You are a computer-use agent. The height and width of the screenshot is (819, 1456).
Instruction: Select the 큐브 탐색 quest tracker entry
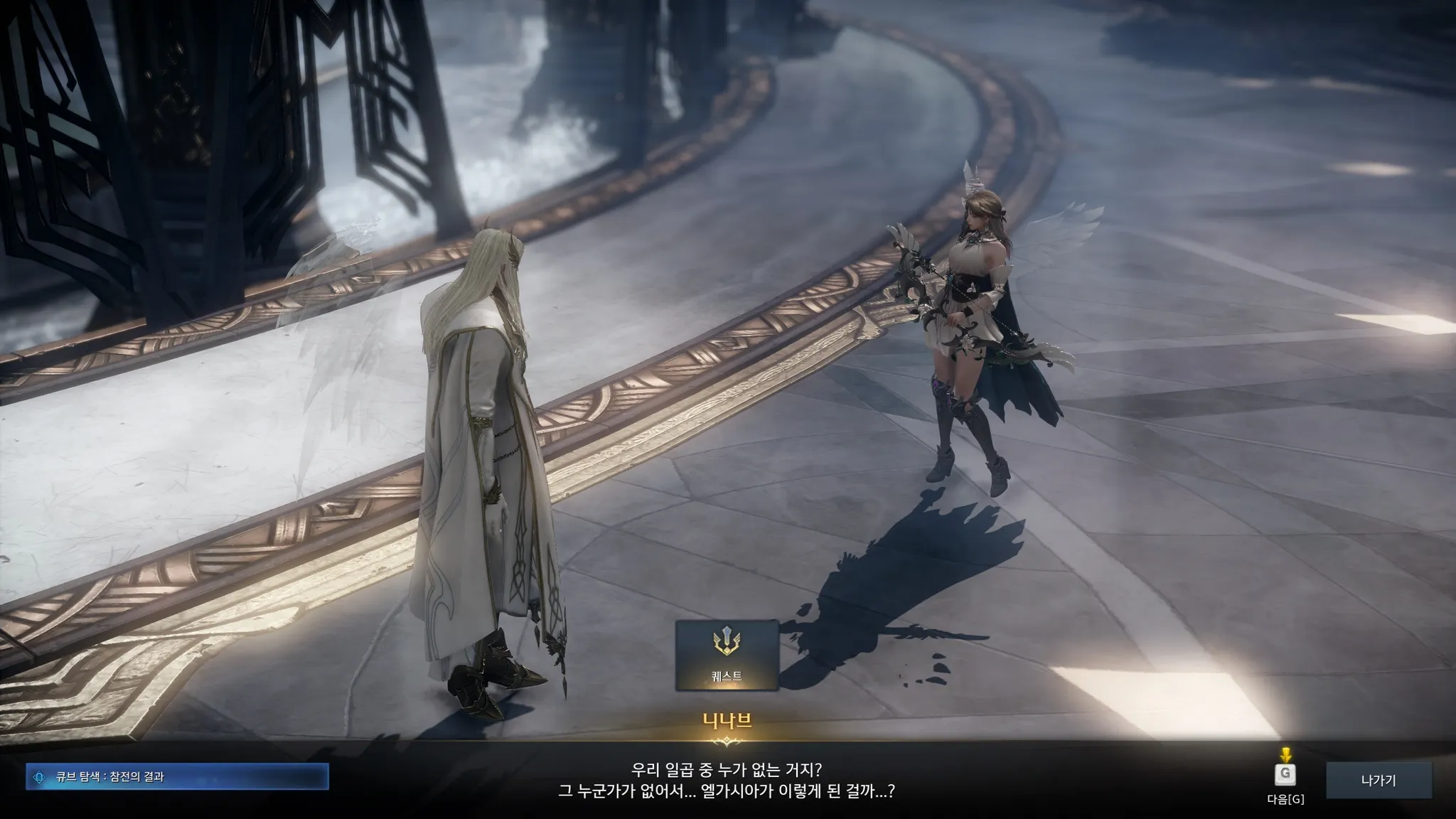[x=178, y=777]
